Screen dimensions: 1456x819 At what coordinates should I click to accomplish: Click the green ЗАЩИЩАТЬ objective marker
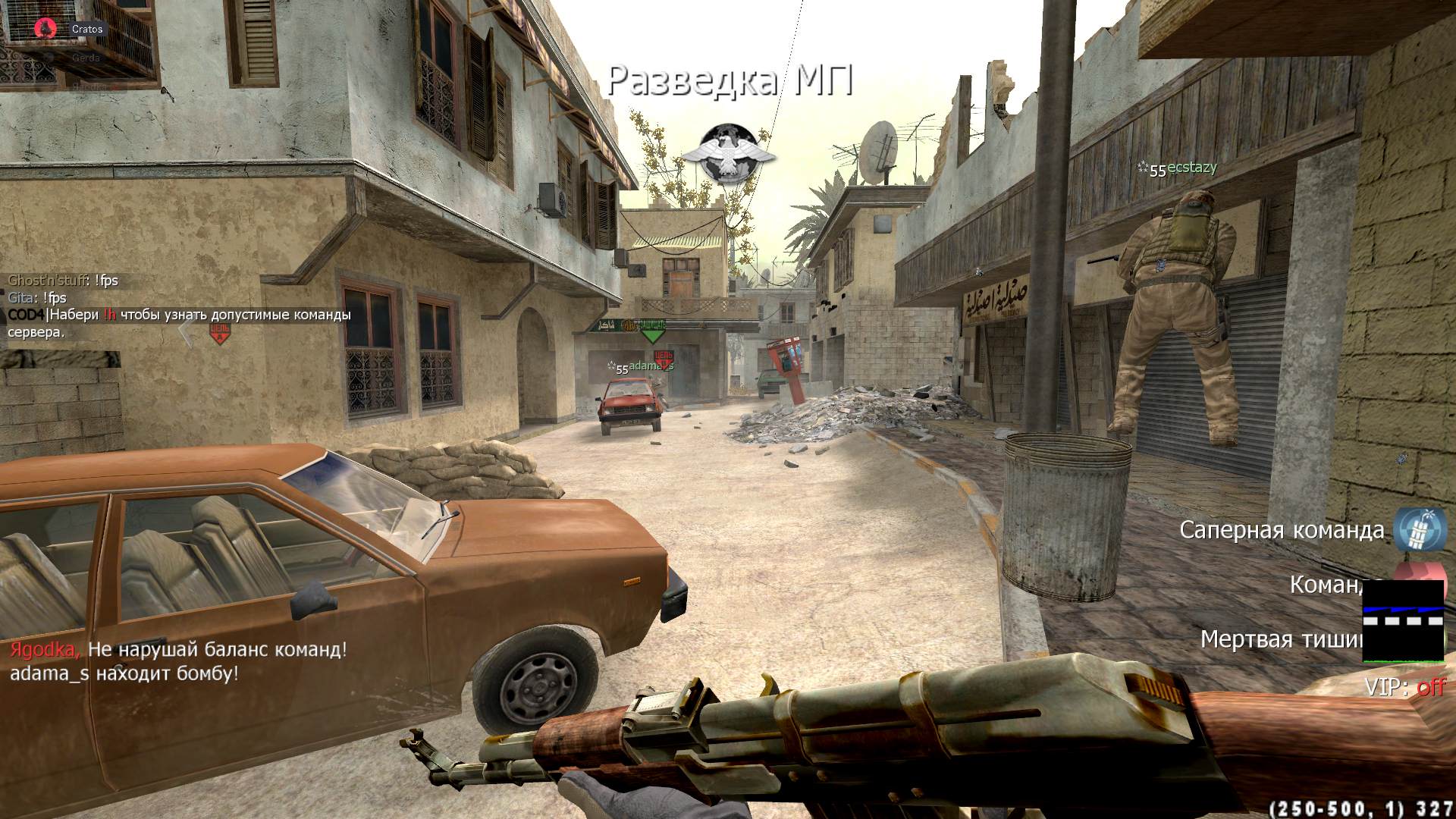(651, 330)
